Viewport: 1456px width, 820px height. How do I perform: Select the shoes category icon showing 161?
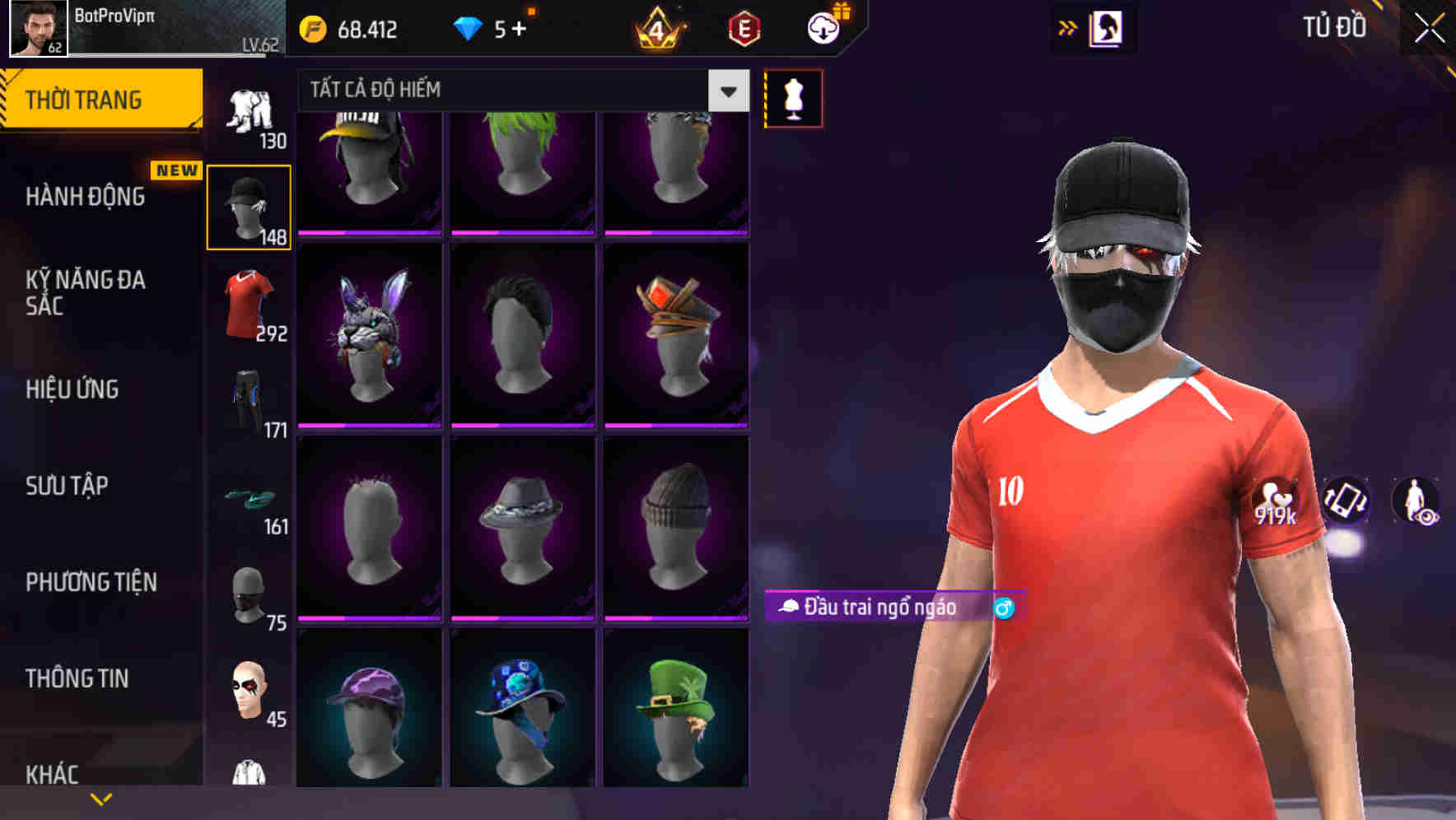[247, 498]
